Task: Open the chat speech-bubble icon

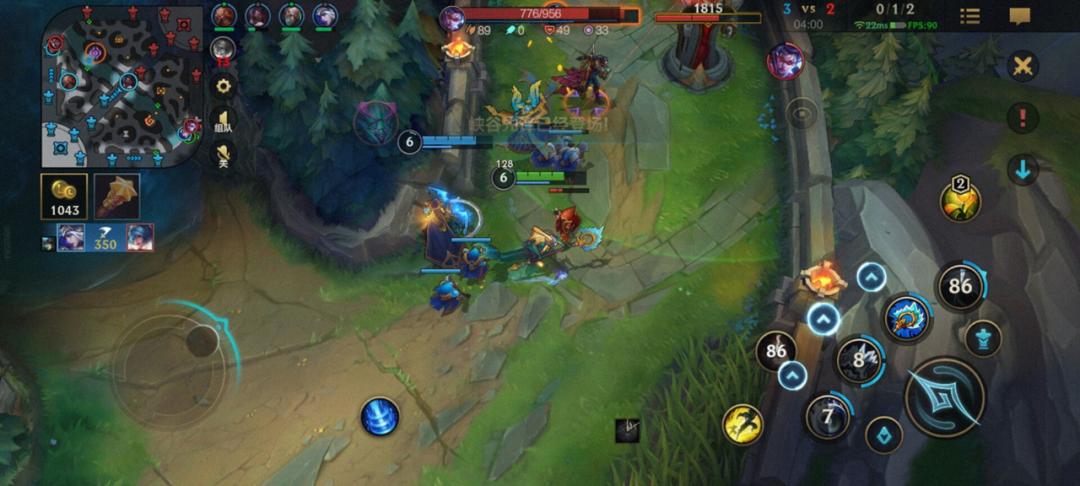Action: [x=1019, y=16]
